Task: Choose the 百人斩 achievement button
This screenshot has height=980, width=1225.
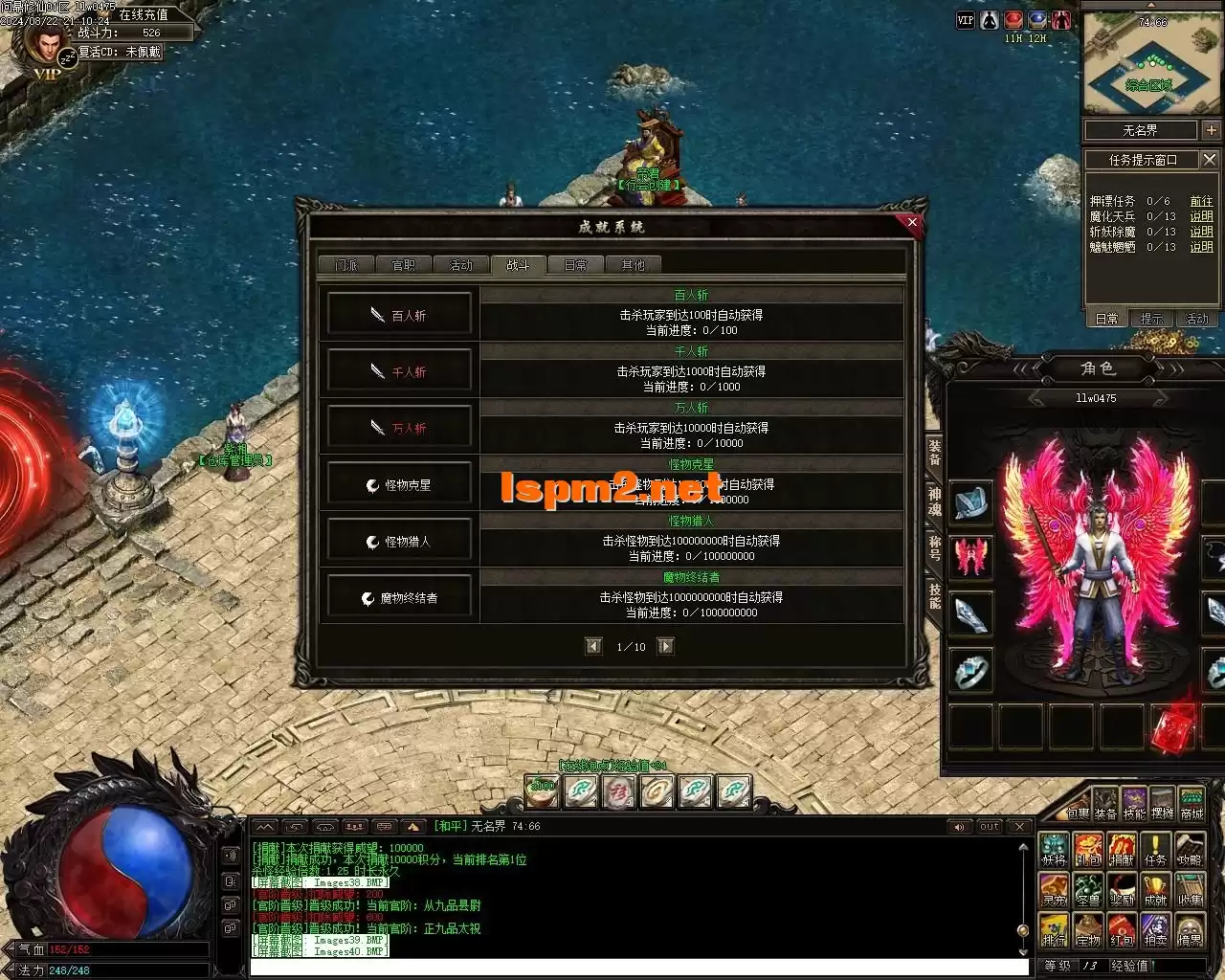Action: (400, 315)
